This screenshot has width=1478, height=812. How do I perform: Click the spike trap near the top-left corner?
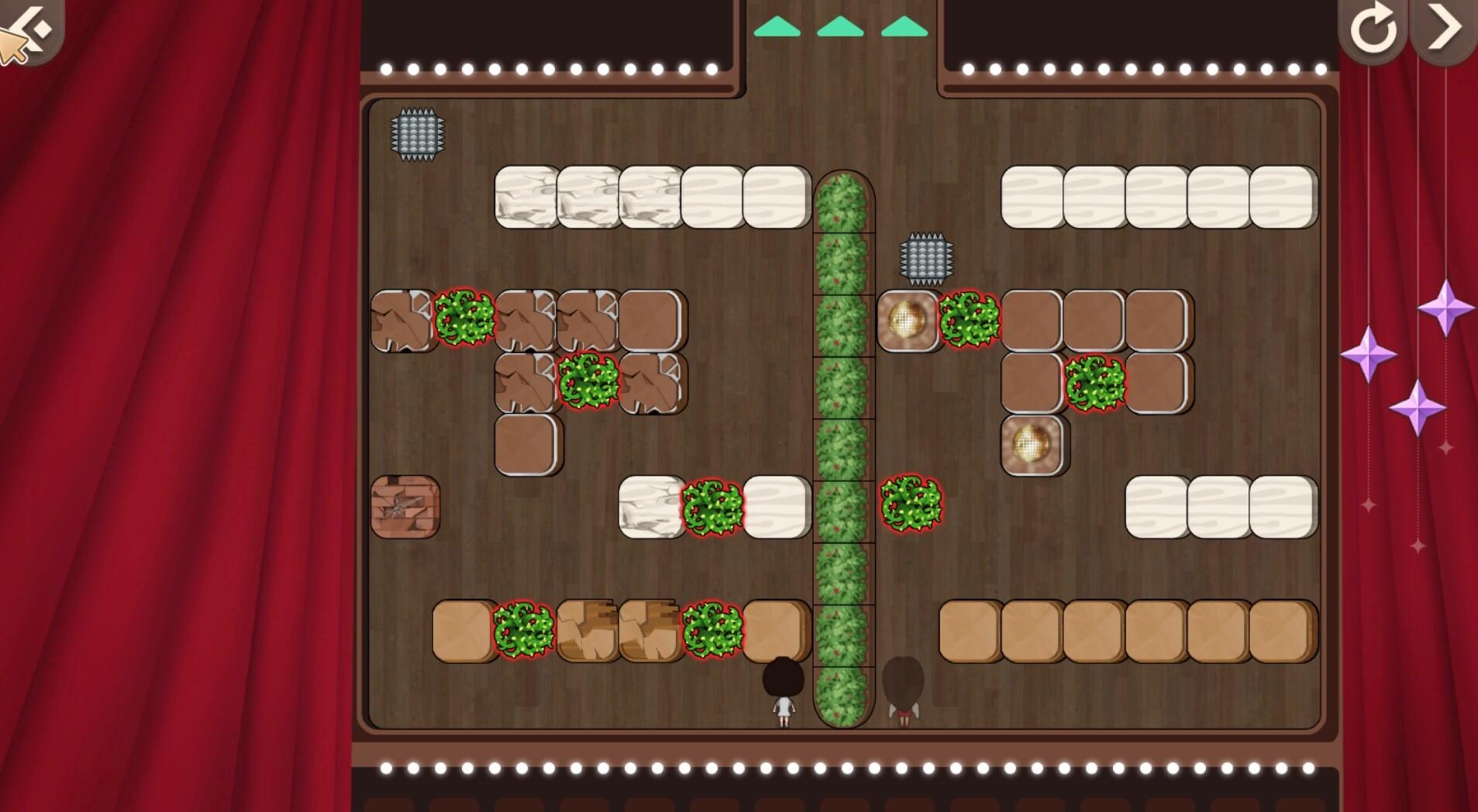418,132
